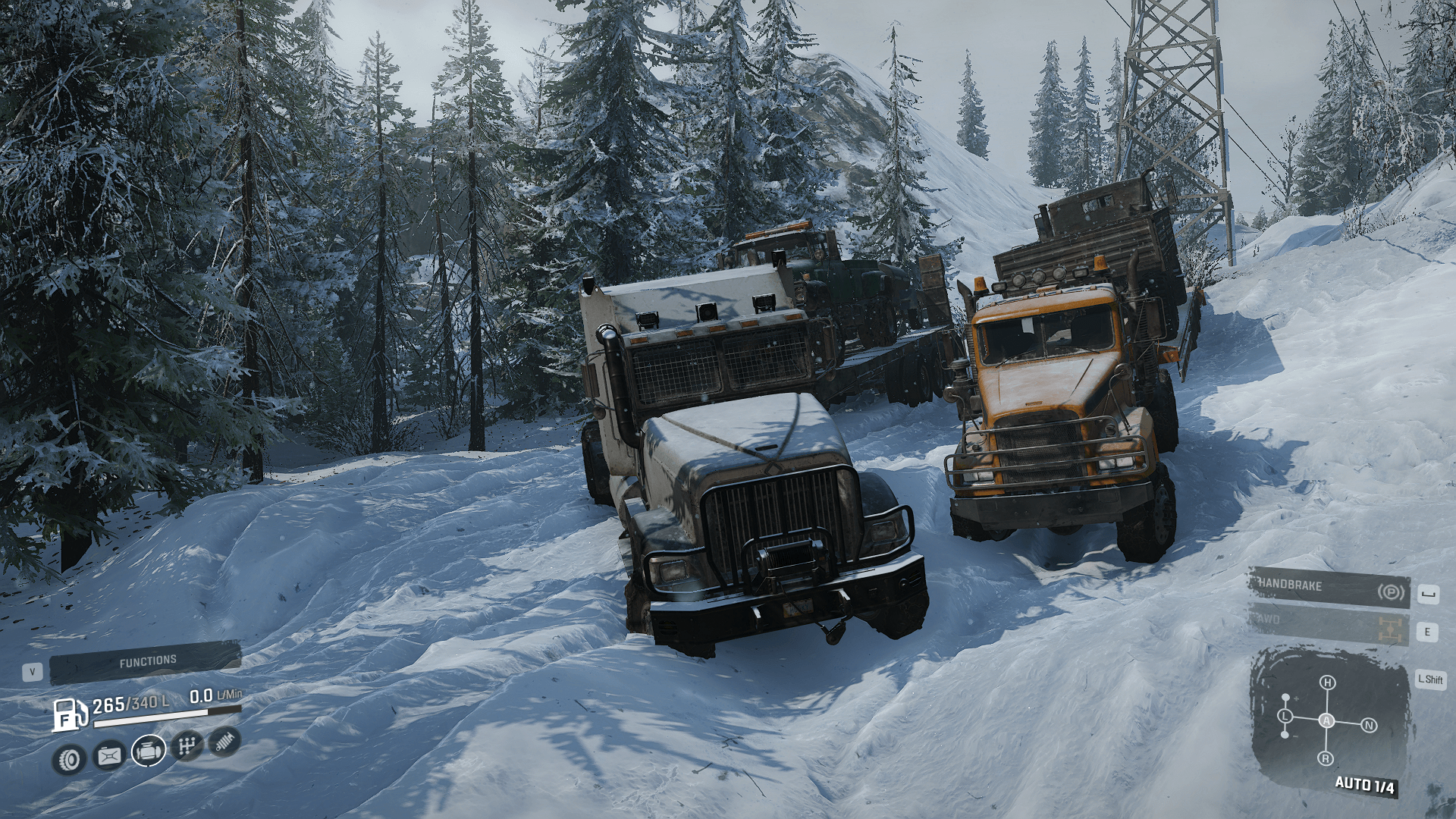Screen dimensions: 1456x819
Task: Shift into Reverse gear on shifter
Action: 1326,758
